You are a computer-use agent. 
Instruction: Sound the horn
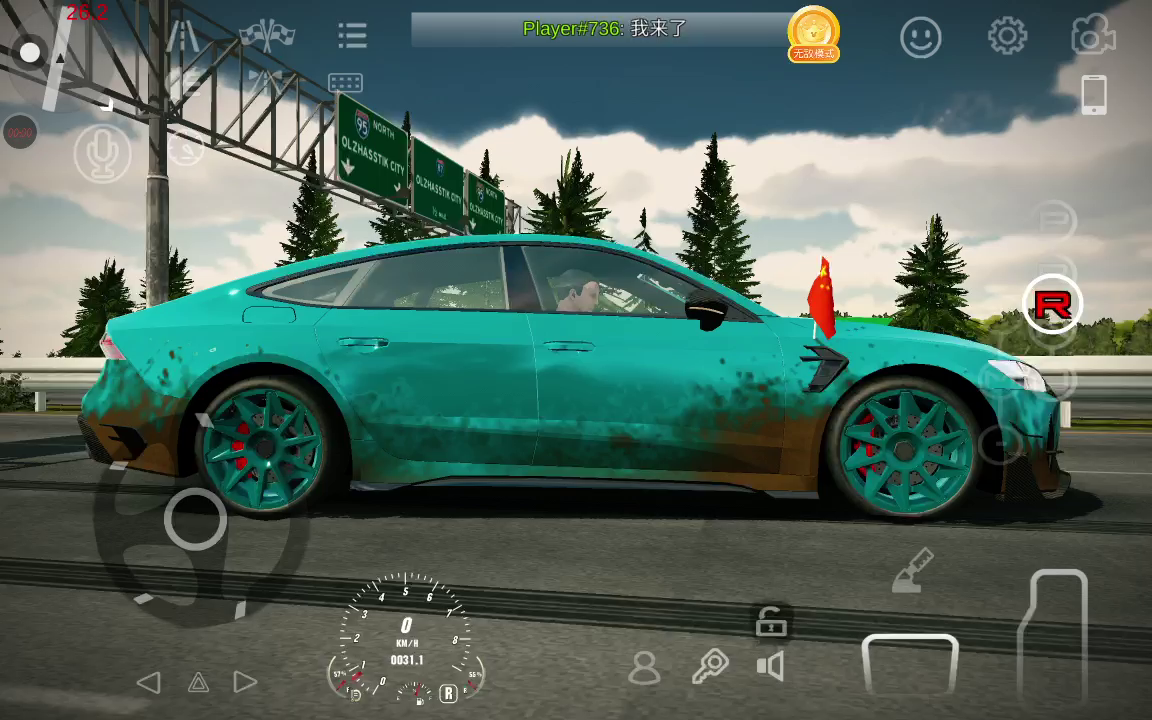point(770,666)
